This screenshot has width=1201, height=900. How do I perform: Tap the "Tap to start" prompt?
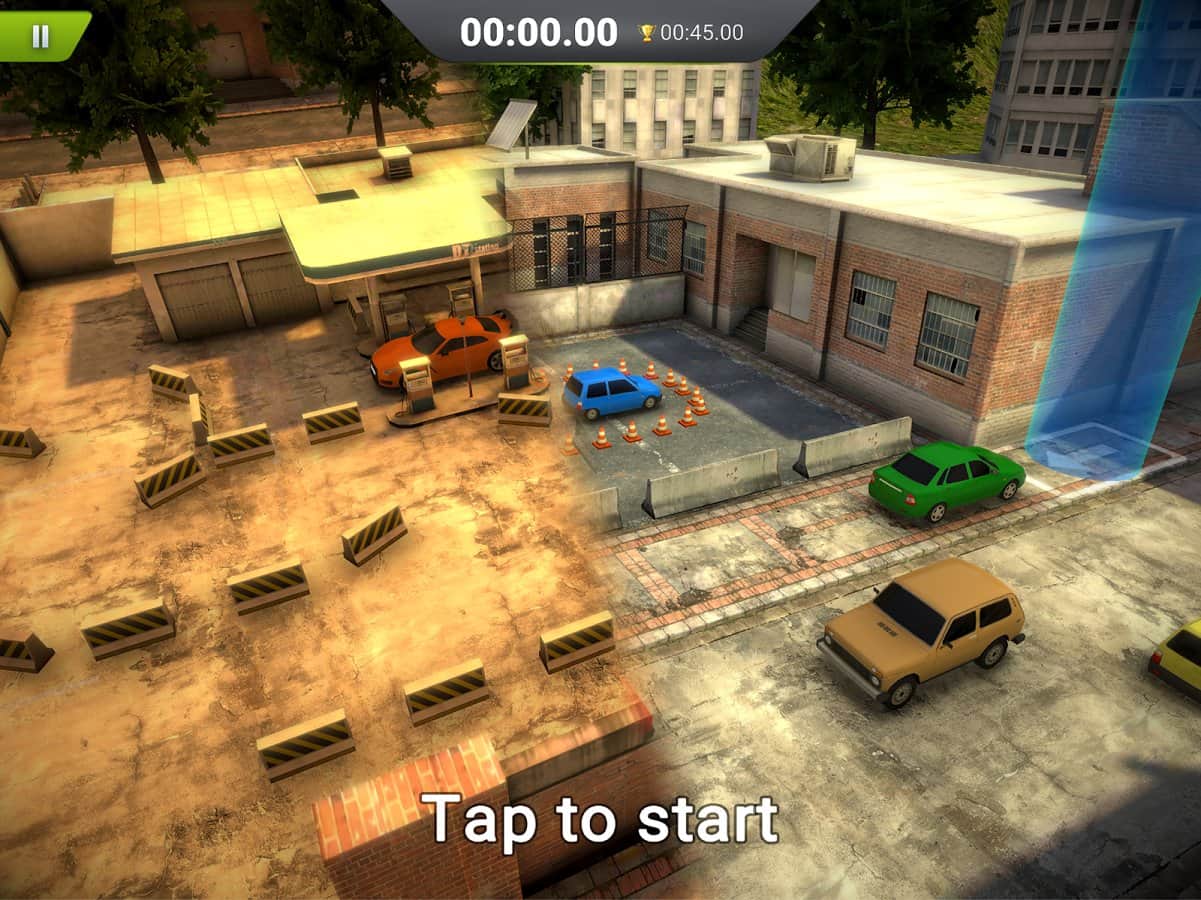(x=599, y=820)
